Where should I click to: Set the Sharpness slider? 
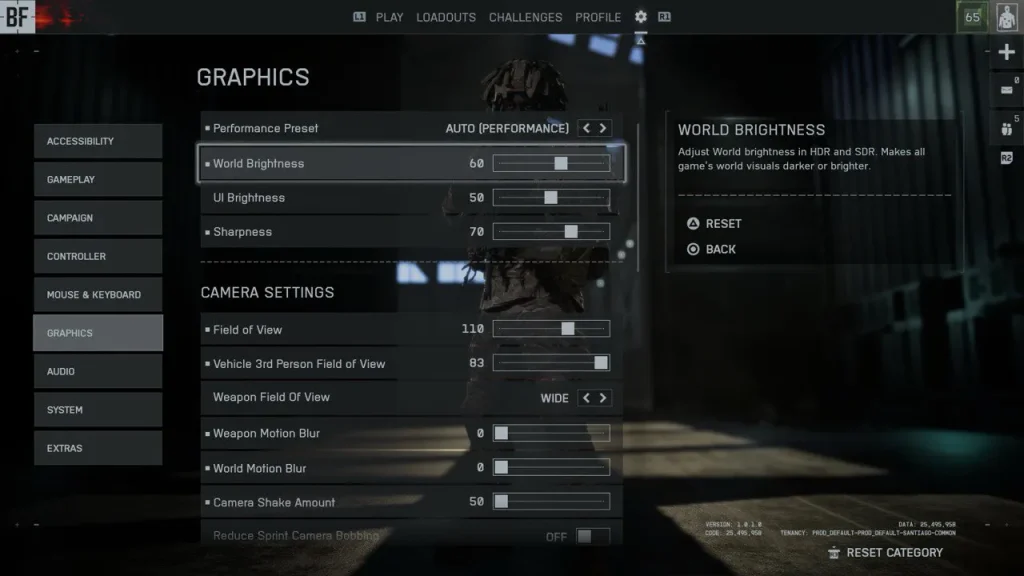(551, 232)
